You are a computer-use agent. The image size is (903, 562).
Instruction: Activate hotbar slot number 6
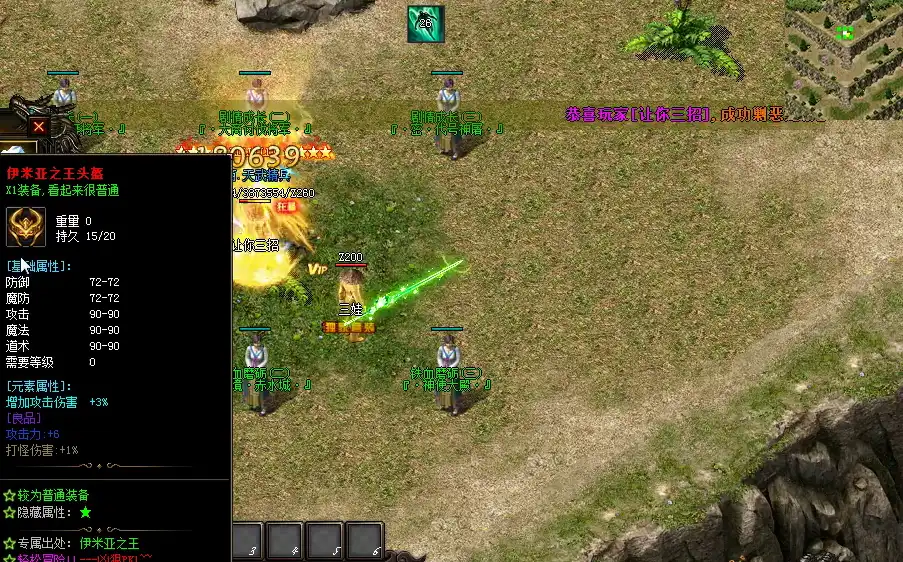pos(364,541)
